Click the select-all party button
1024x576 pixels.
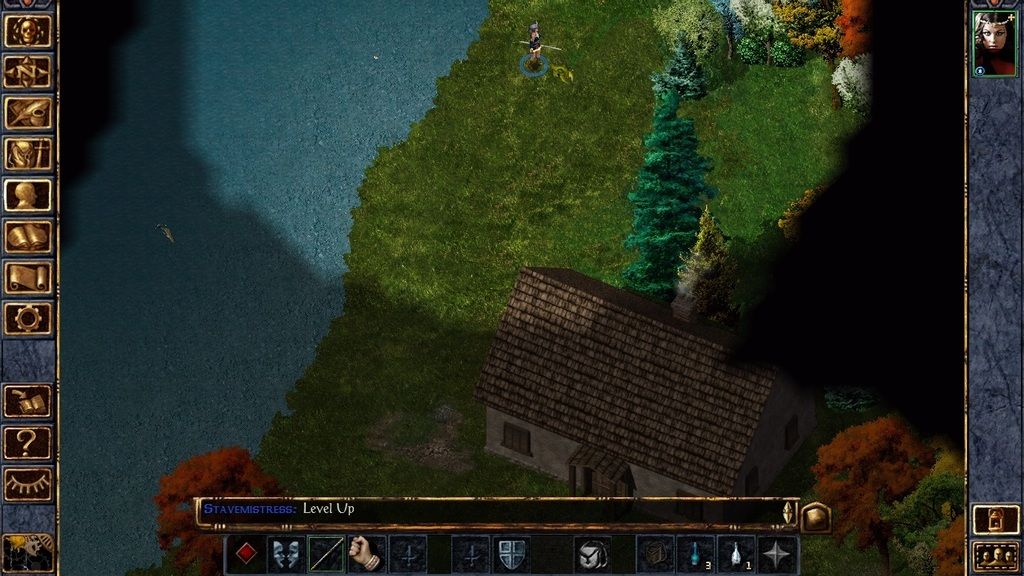(x=995, y=555)
